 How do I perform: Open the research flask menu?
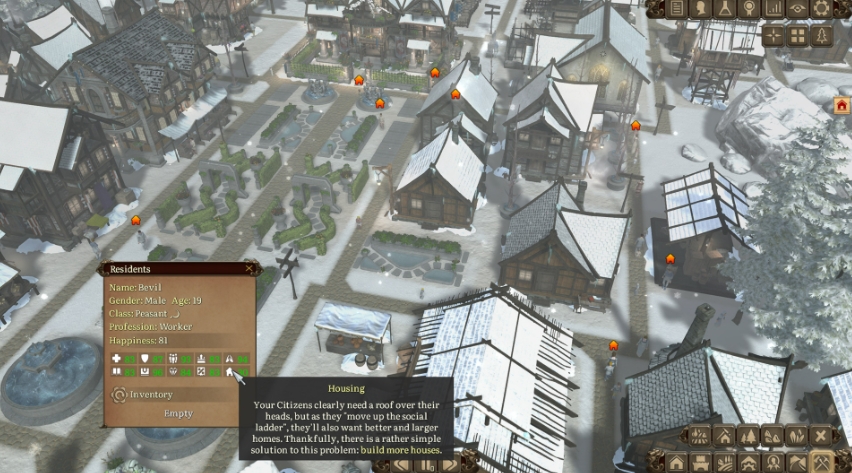[725, 9]
